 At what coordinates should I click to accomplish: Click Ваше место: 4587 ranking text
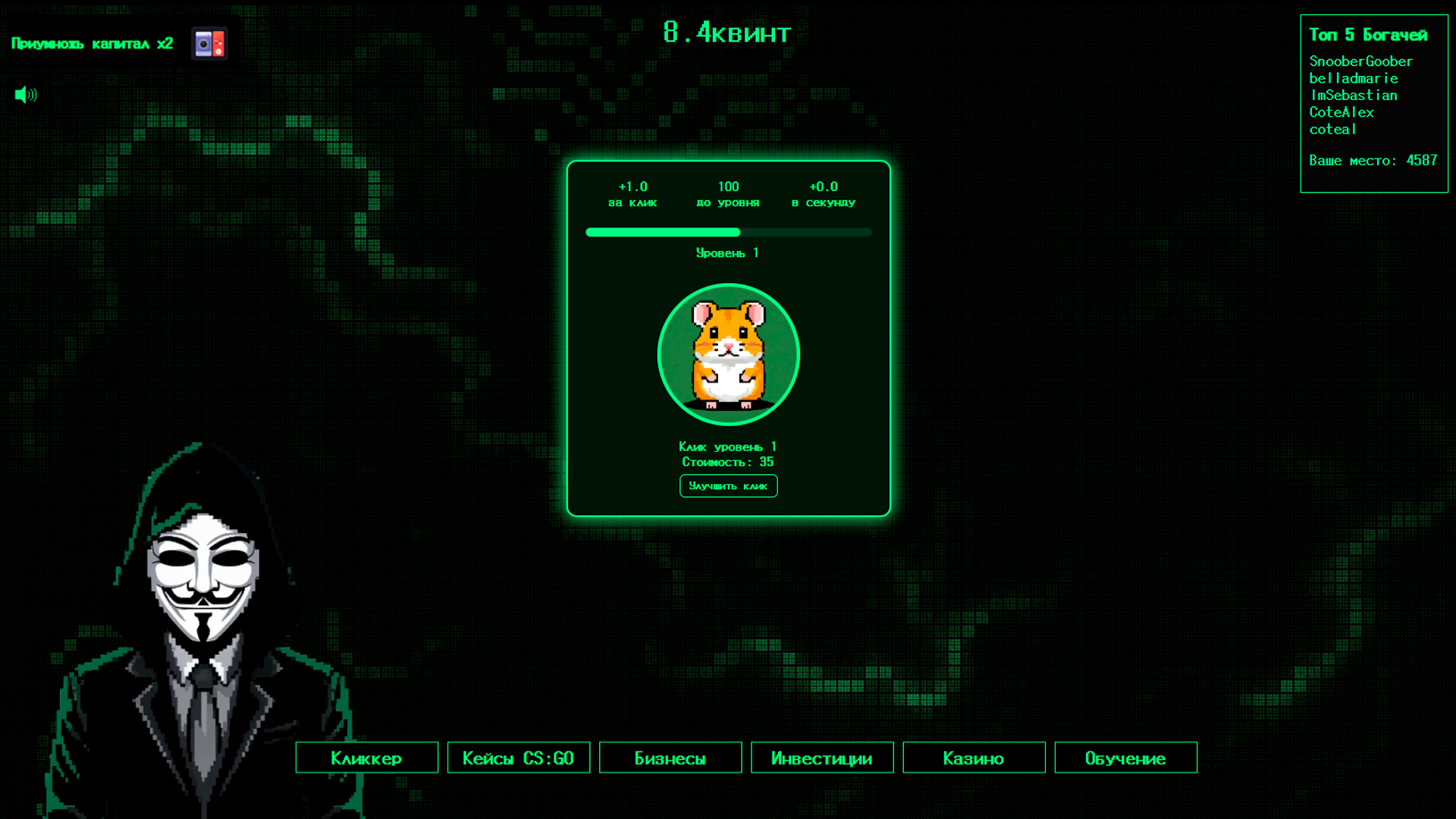tap(1373, 160)
